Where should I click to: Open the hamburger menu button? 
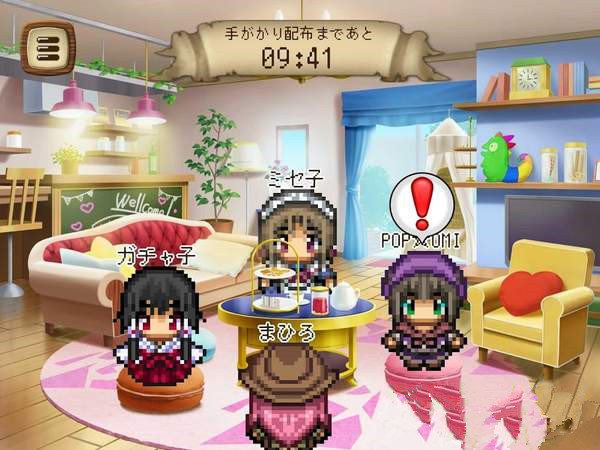point(46,47)
